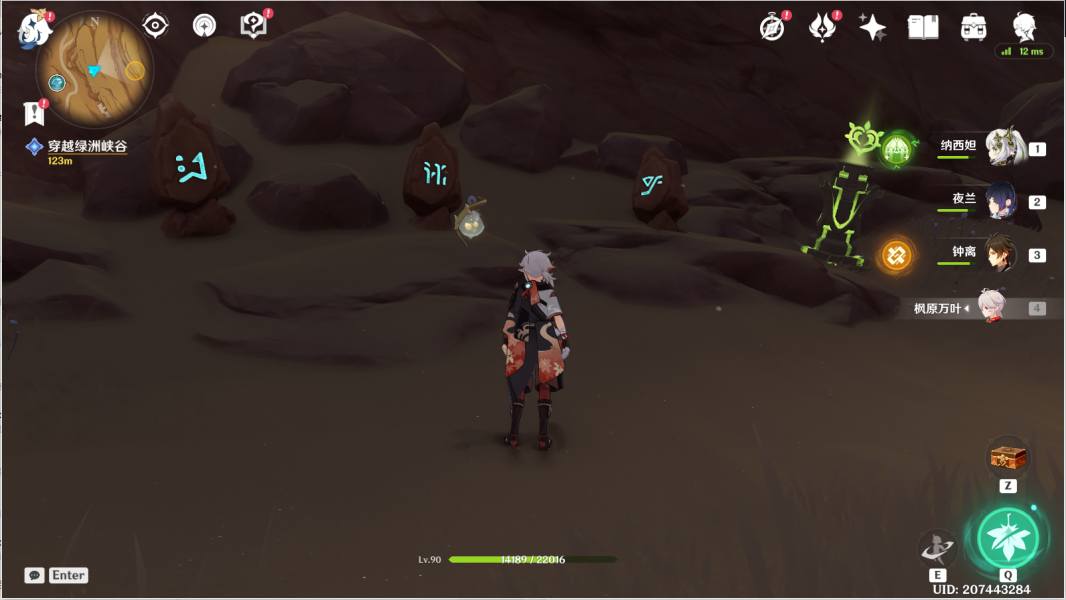Open the circular minimap
This screenshot has width=1066, height=600.
click(x=94, y=69)
